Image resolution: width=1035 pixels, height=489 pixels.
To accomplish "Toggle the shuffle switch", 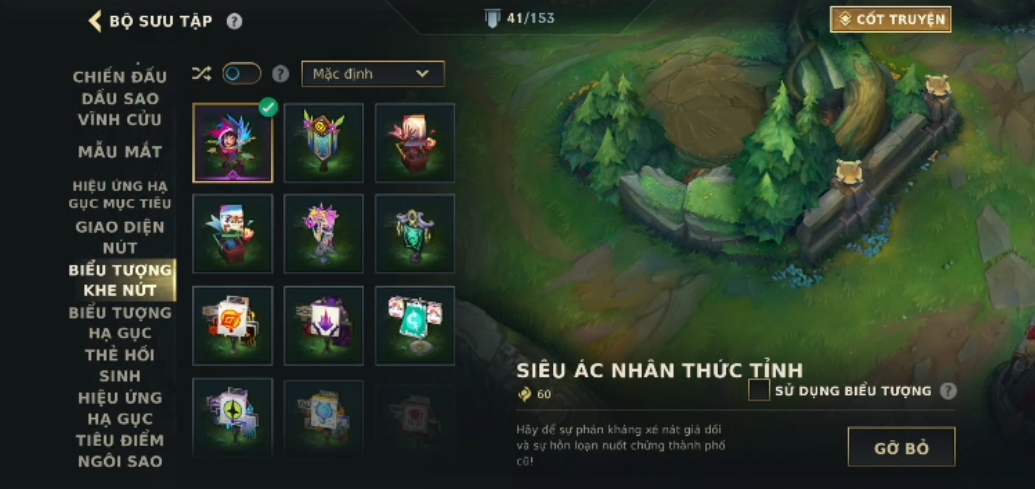I will coord(241,73).
